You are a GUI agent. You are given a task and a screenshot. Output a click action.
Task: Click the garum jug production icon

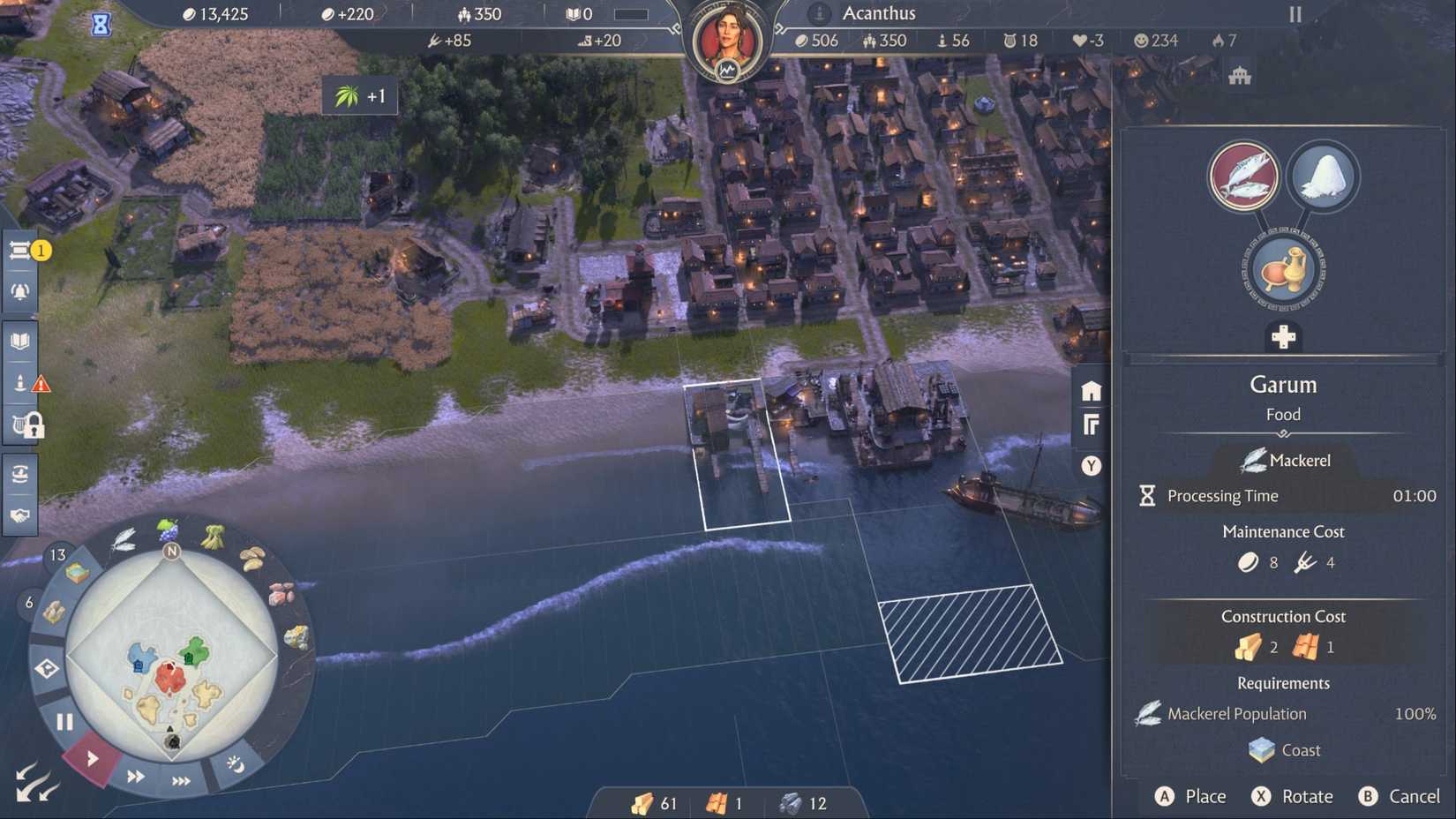(1281, 270)
